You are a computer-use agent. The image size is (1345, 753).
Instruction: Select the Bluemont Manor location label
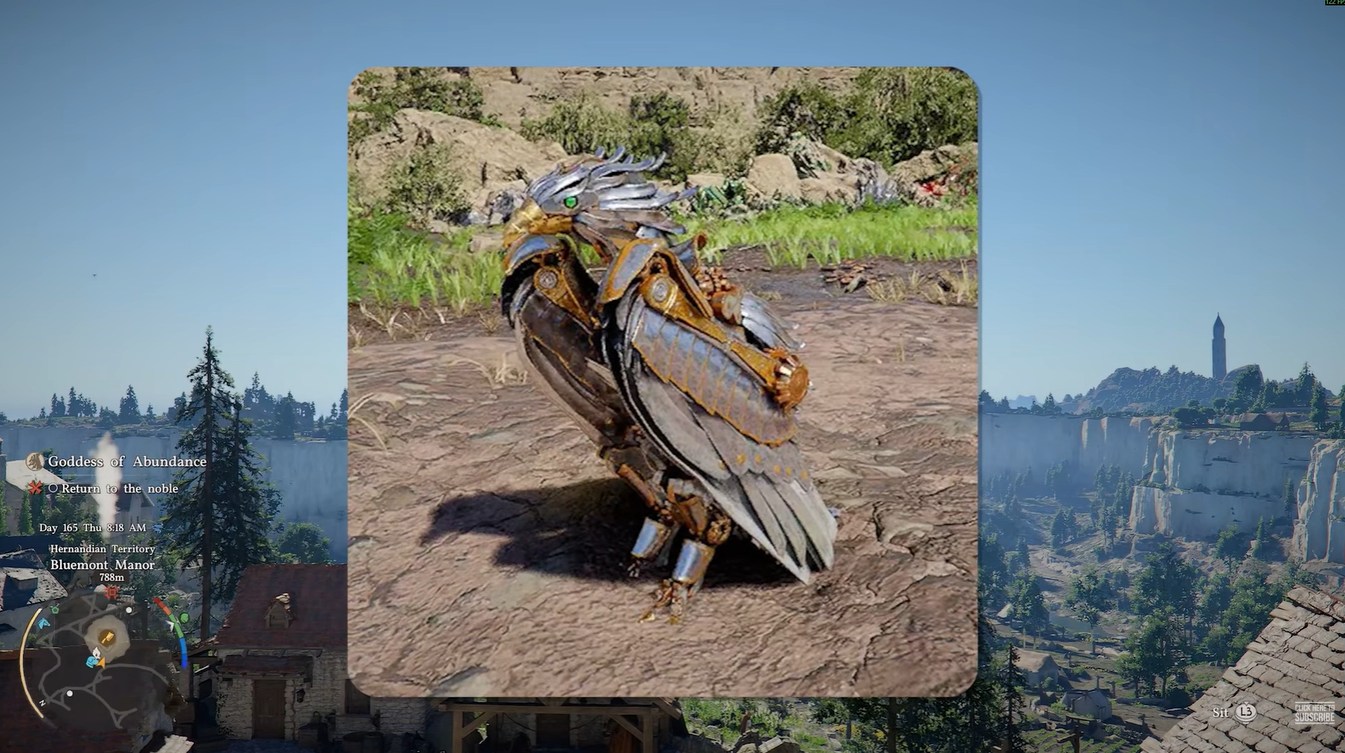[103, 565]
